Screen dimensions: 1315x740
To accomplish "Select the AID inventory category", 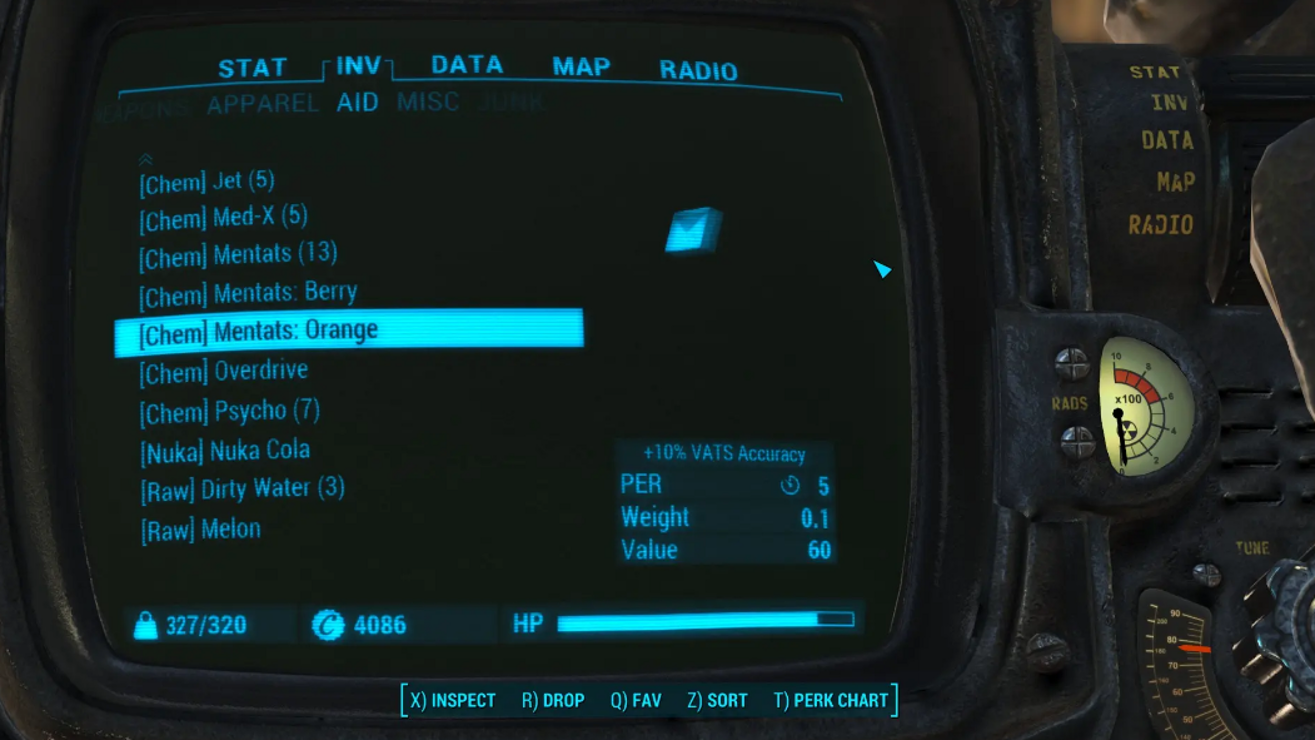I will pos(357,103).
